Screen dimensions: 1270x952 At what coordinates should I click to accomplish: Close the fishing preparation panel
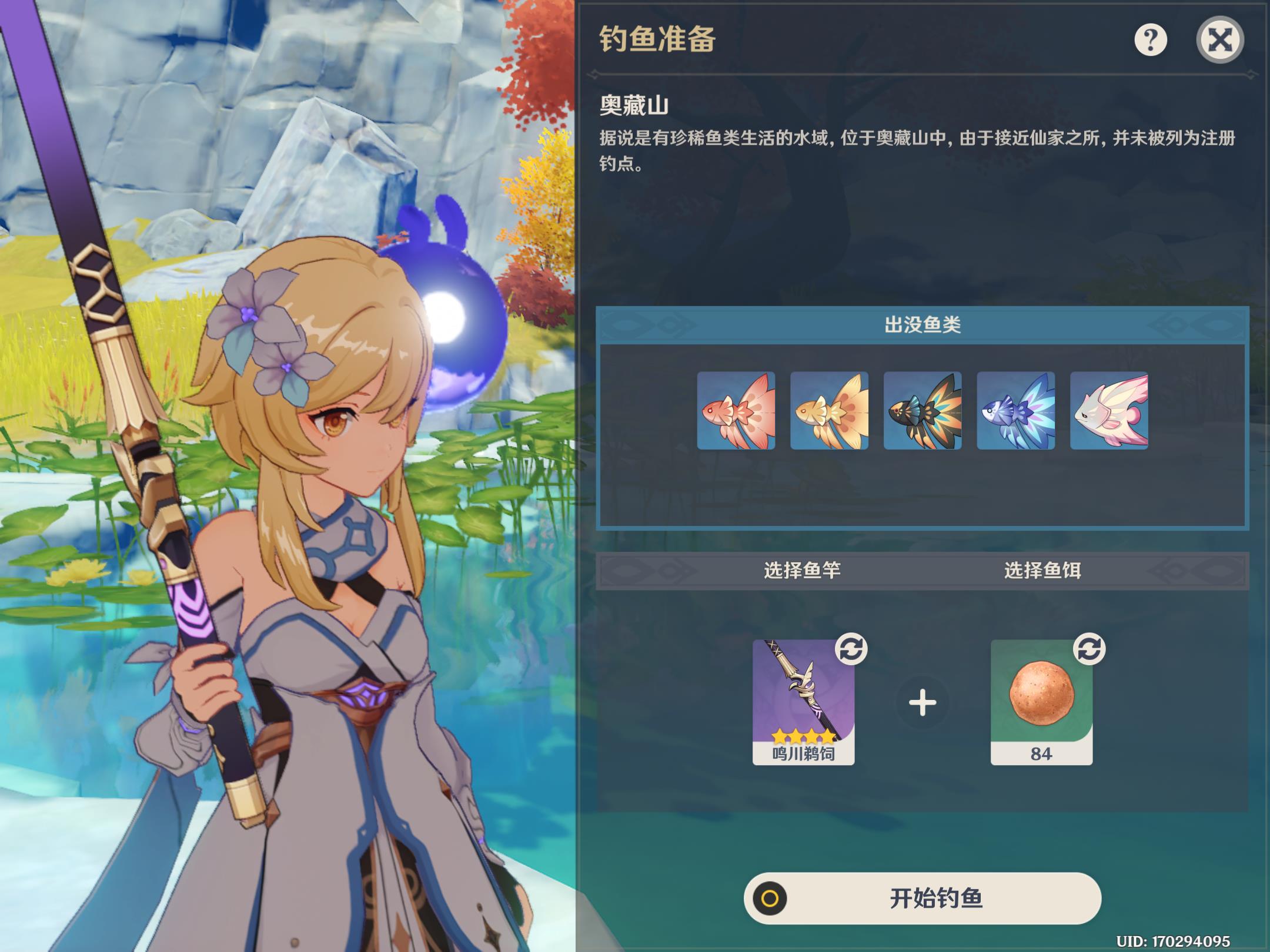[x=1219, y=40]
